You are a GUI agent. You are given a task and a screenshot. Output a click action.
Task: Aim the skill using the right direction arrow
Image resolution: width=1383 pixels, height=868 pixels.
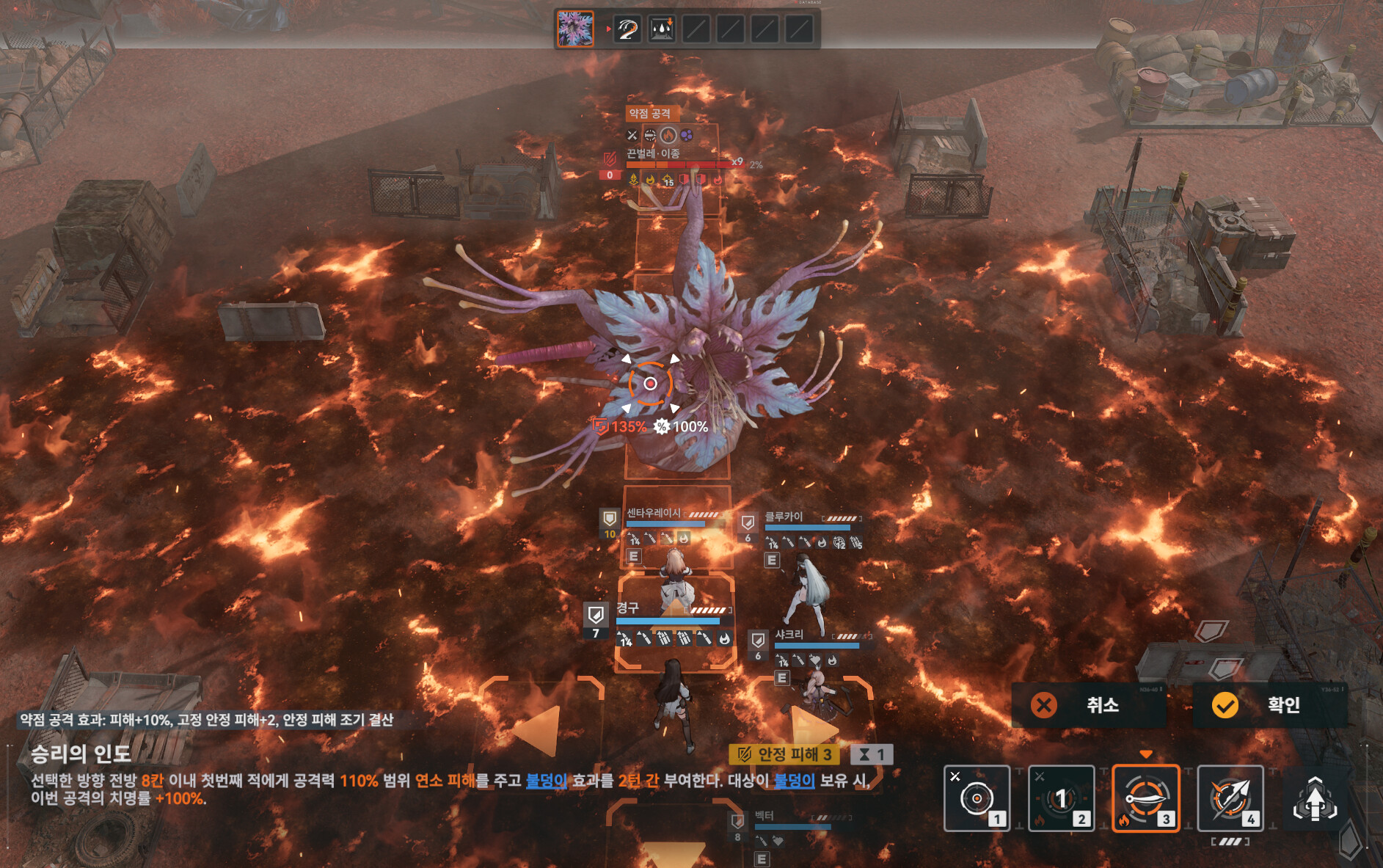[811, 725]
